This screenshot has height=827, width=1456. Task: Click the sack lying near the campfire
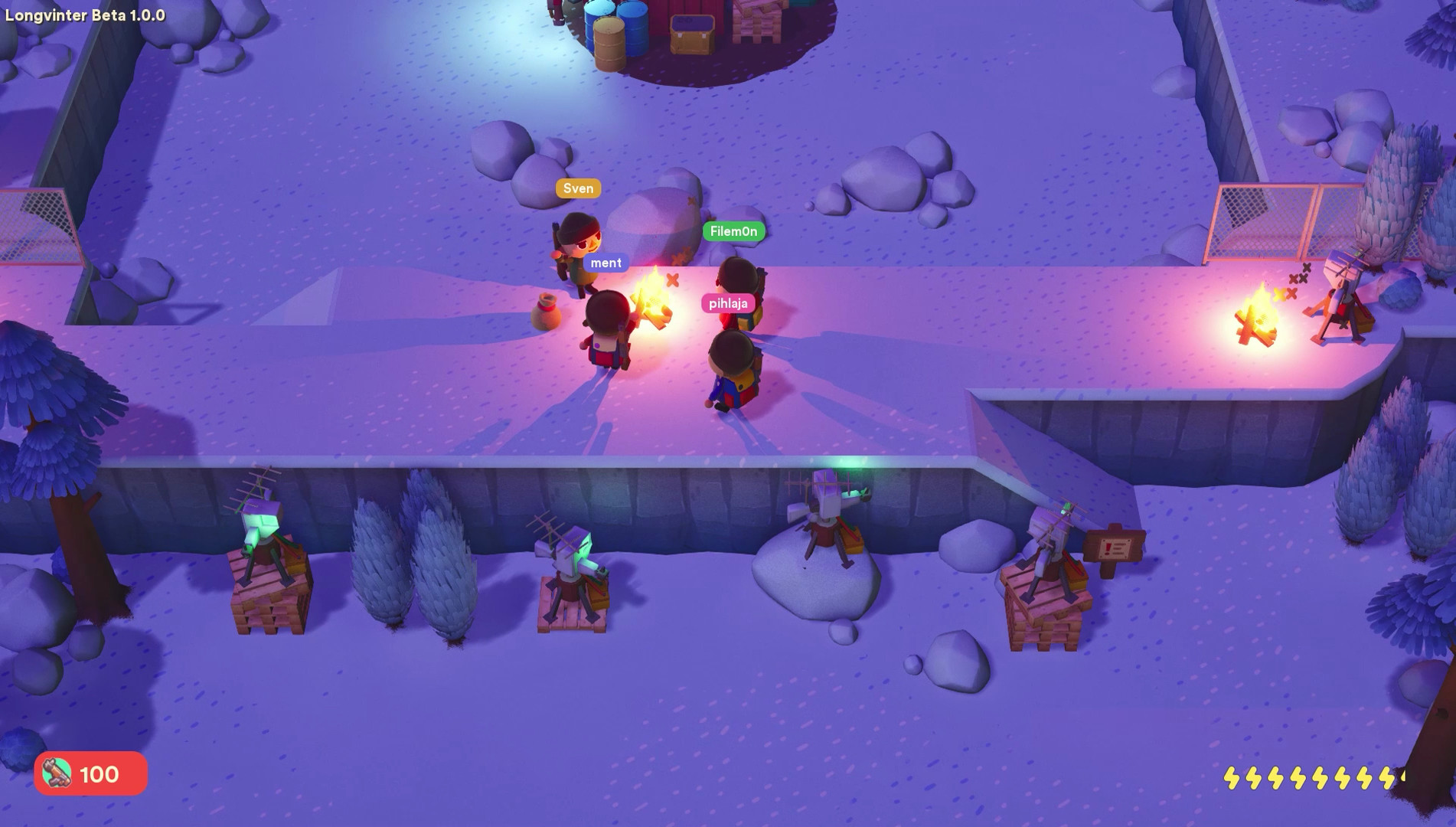coord(545,312)
